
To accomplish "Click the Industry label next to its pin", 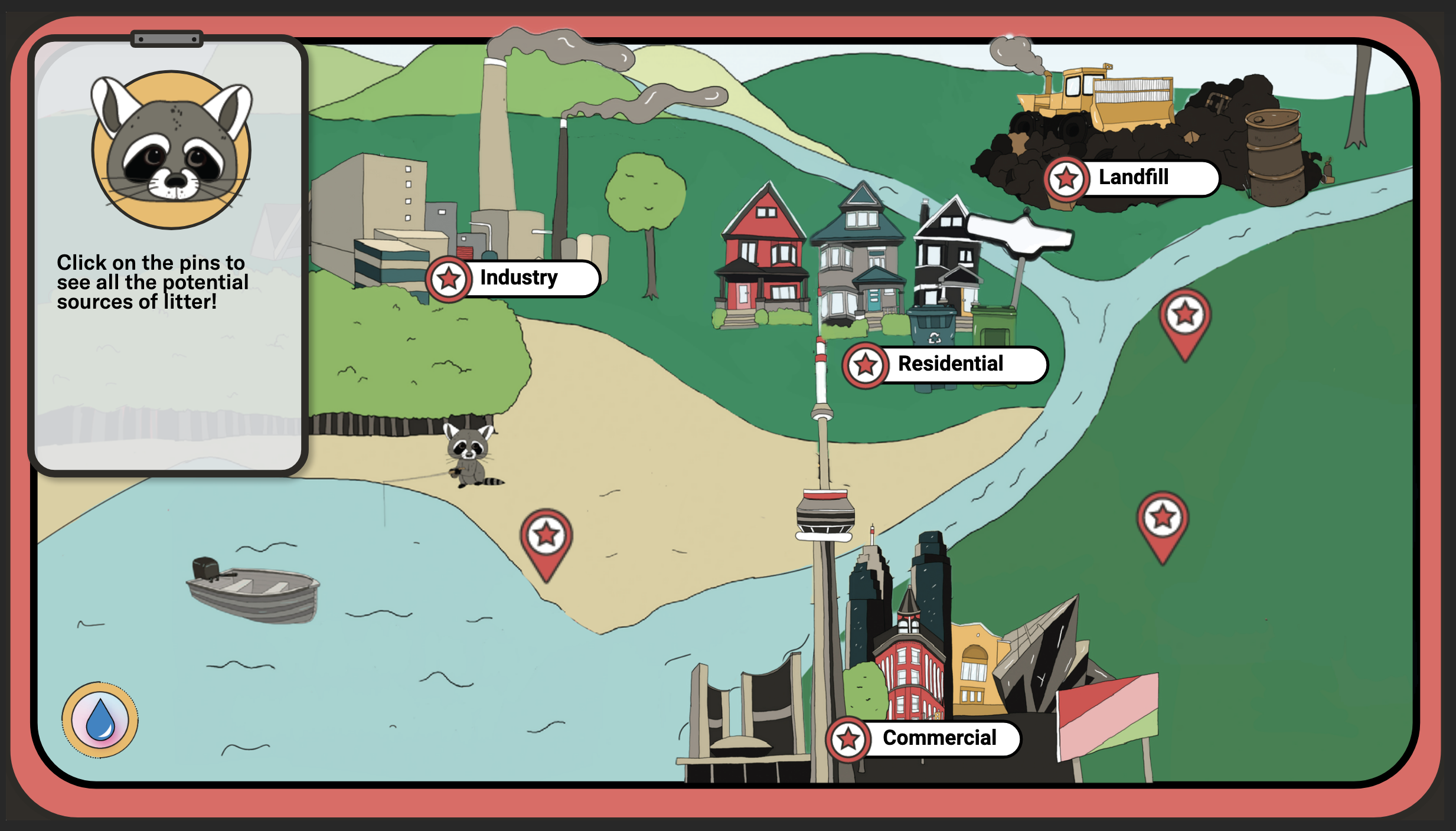I will [518, 277].
